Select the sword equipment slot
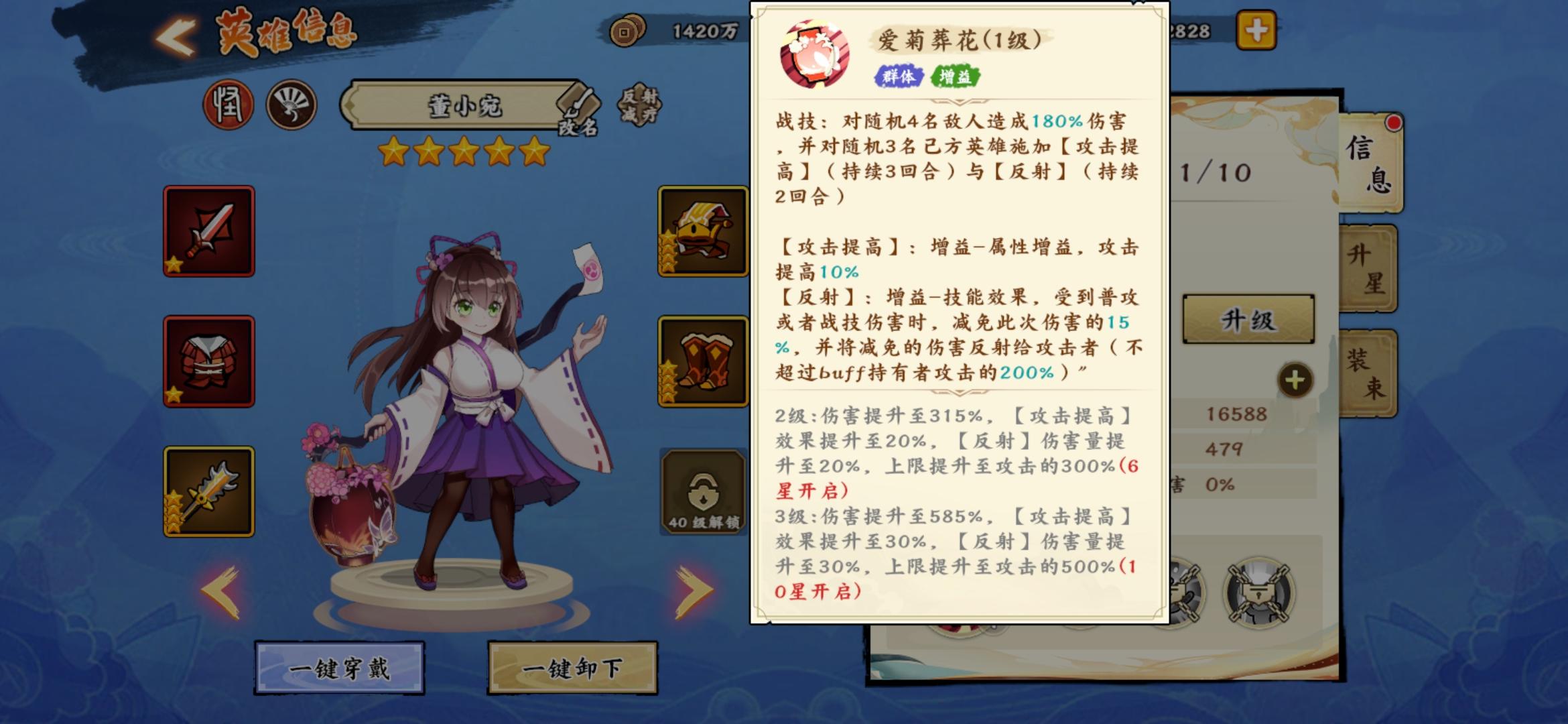The height and width of the screenshot is (724, 1568). click(x=210, y=231)
